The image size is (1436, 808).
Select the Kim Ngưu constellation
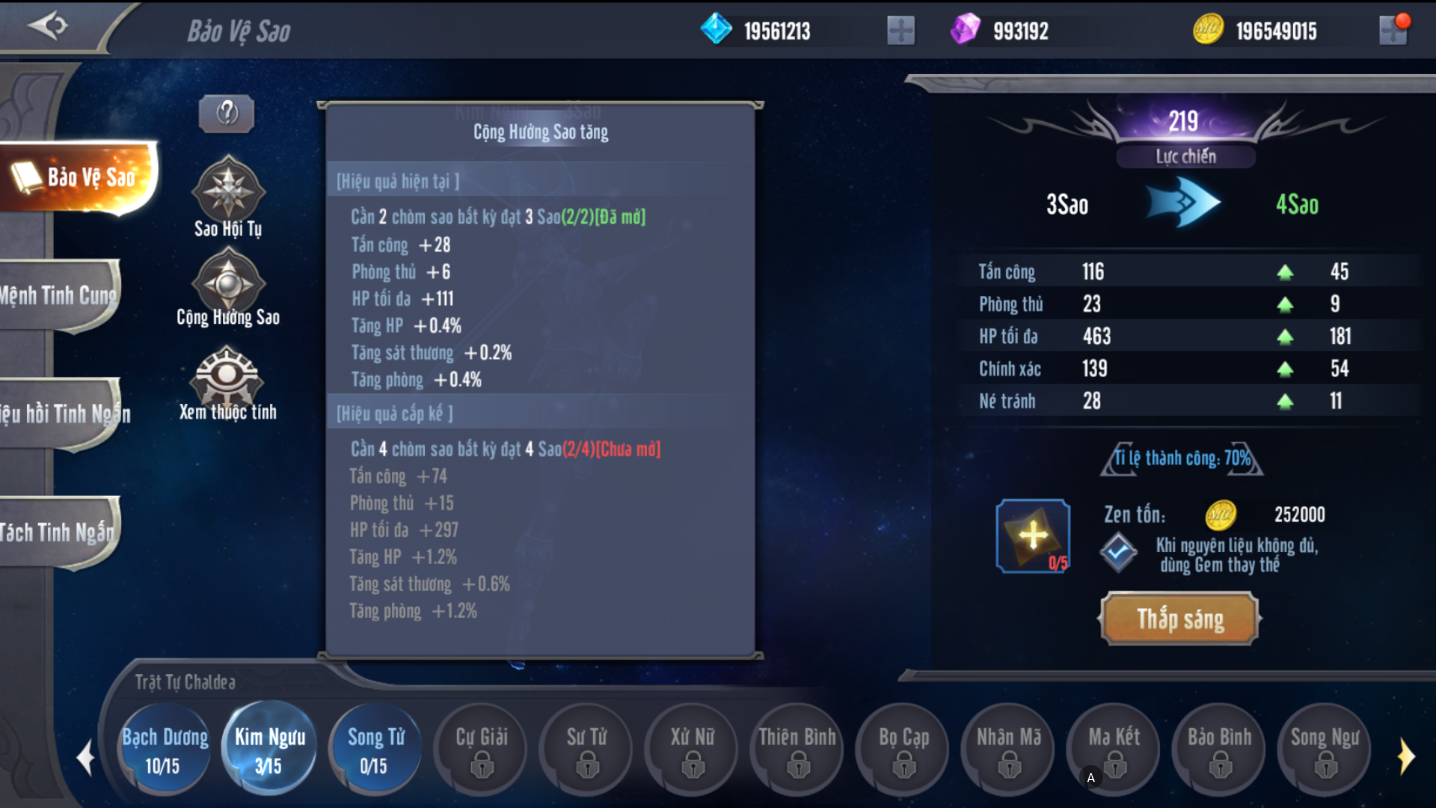tap(269, 749)
